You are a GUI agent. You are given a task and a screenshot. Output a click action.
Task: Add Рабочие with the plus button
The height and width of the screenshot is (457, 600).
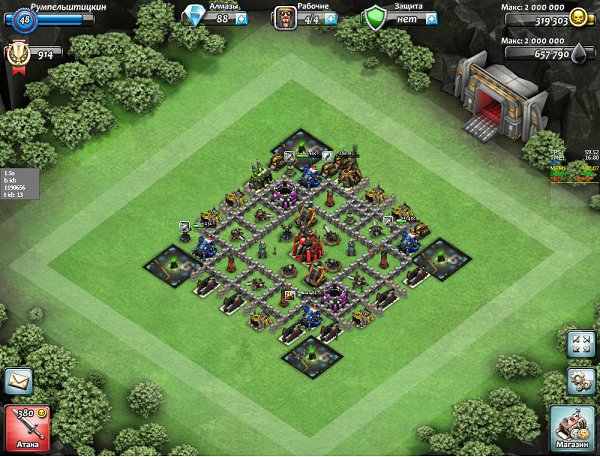tap(329, 18)
